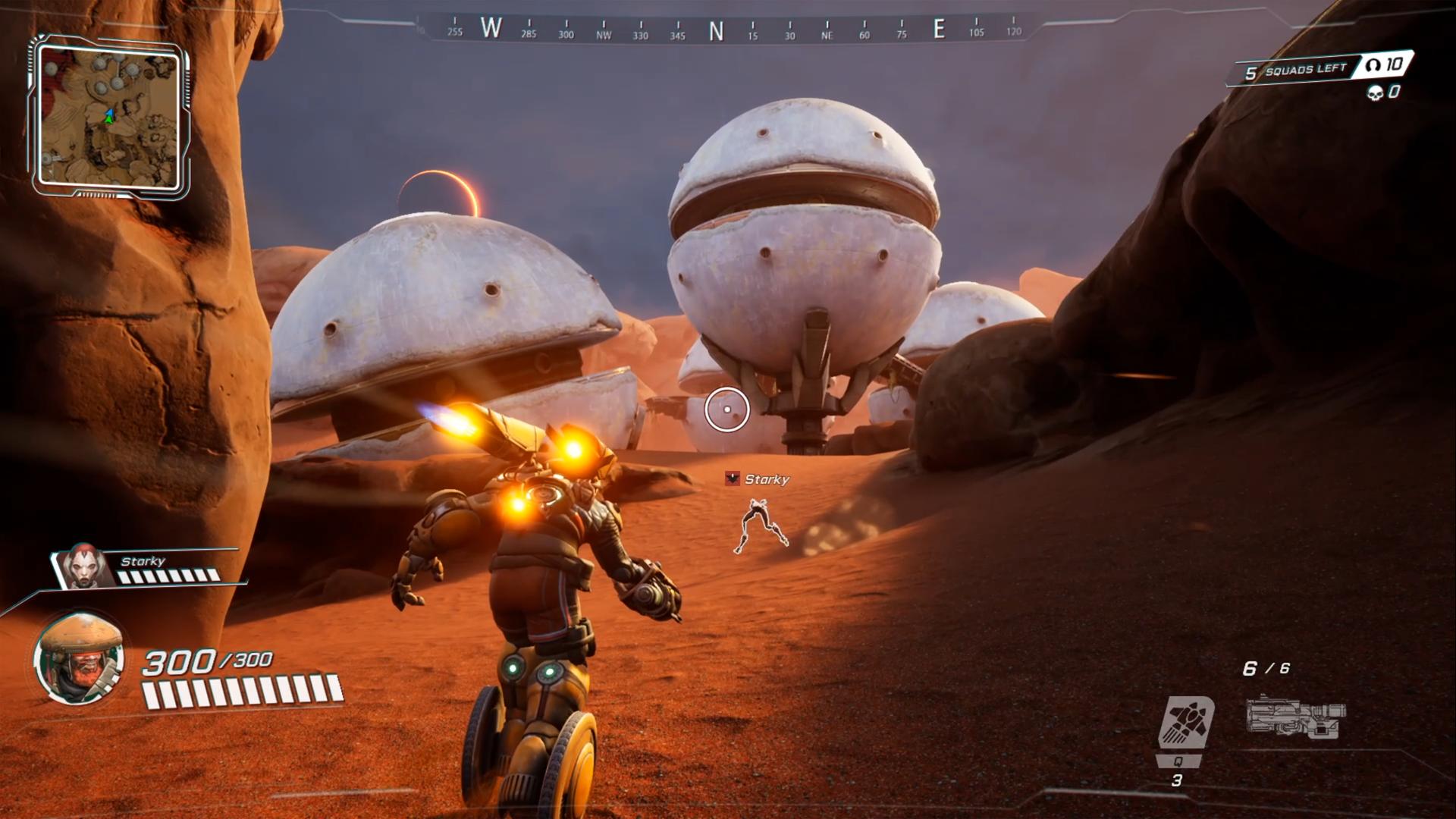Viewport: 1456px width, 819px height.
Task: Select the rocket ability icon
Action: (1186, 722)
